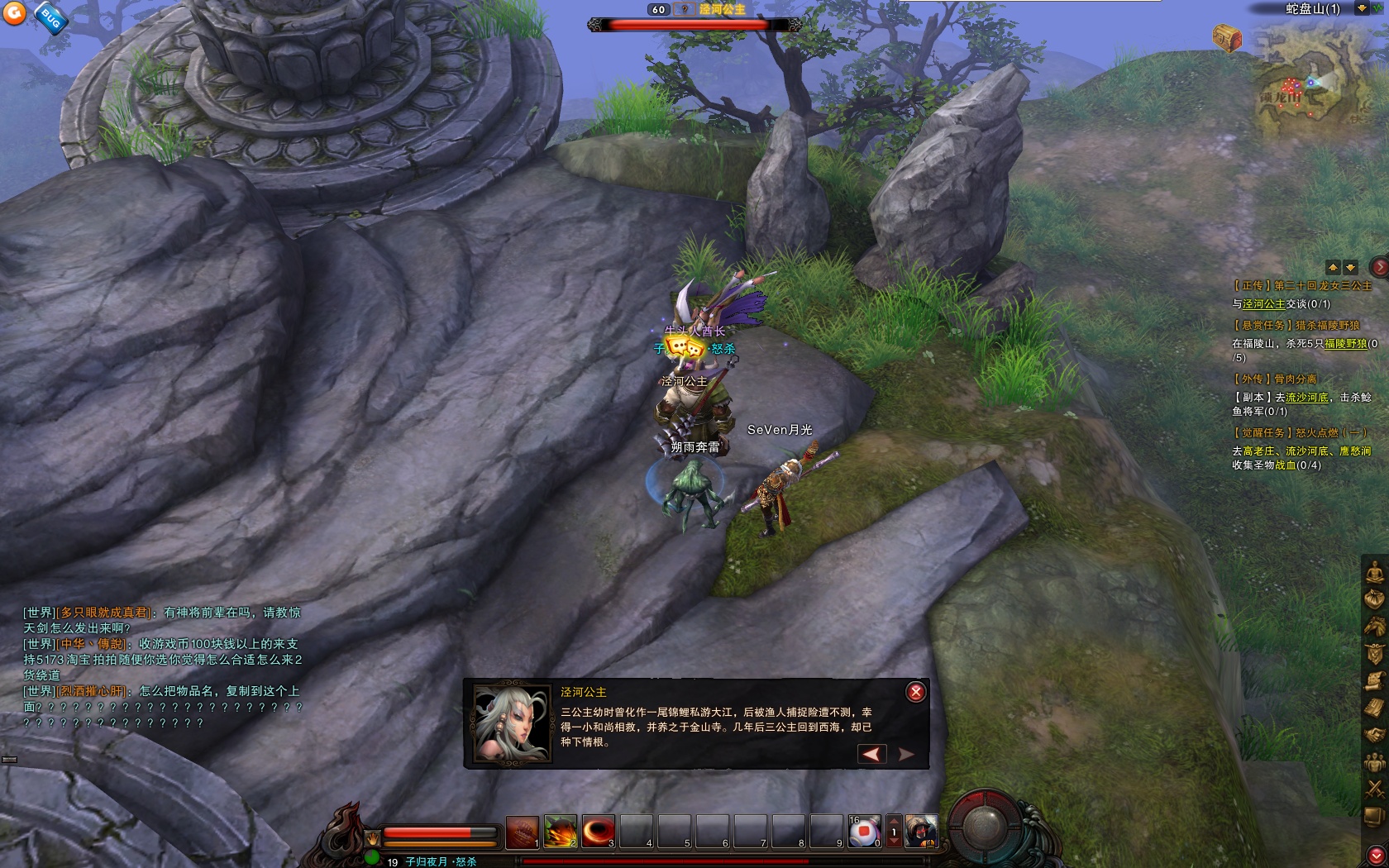The image size is (1389, 868).
Task: Toggle the minimap dropdown arrow next to 蛇盘山
Action: tap(1361, 8)
